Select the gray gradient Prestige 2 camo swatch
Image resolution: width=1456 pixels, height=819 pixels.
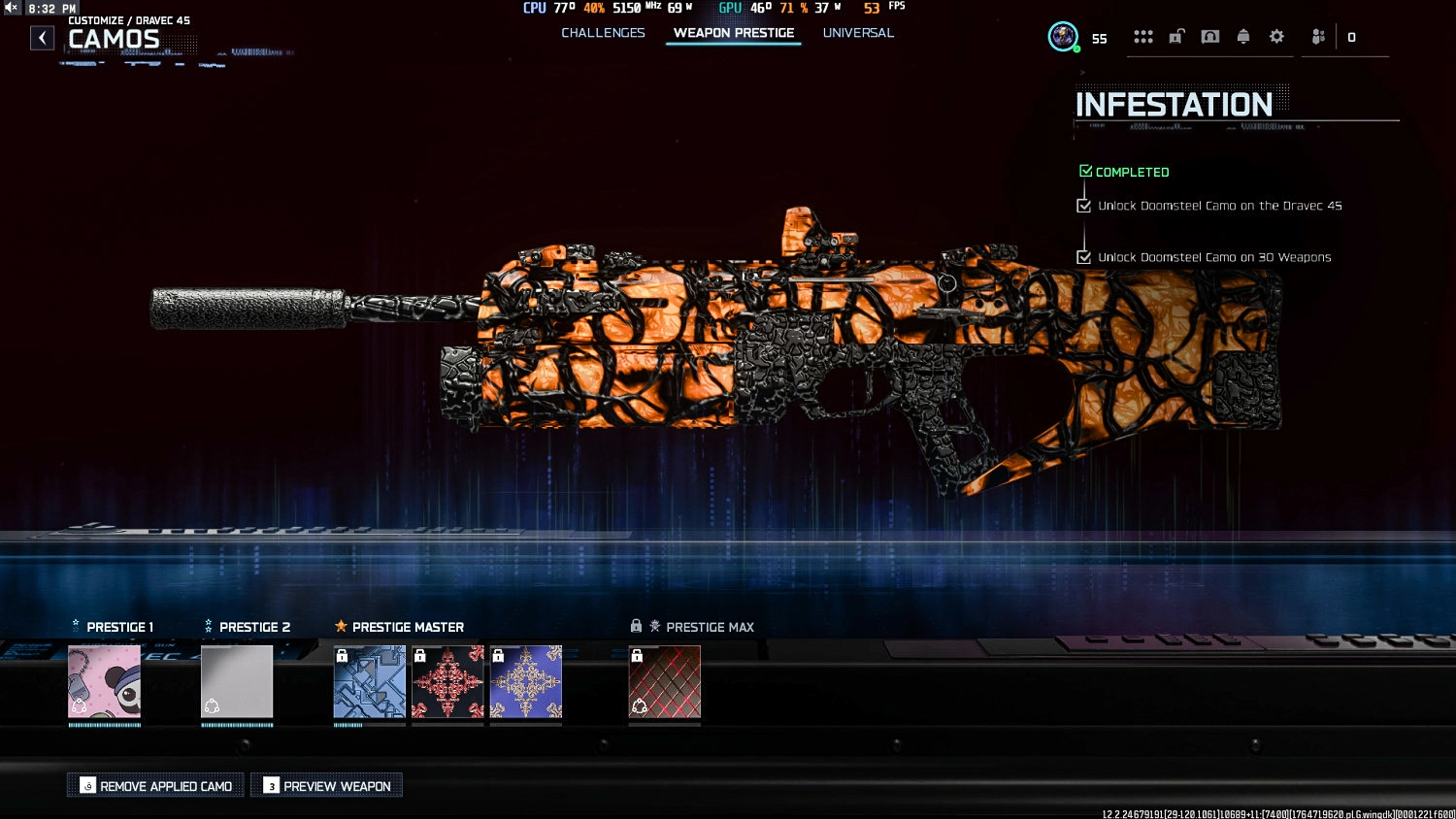click(237, 682)
